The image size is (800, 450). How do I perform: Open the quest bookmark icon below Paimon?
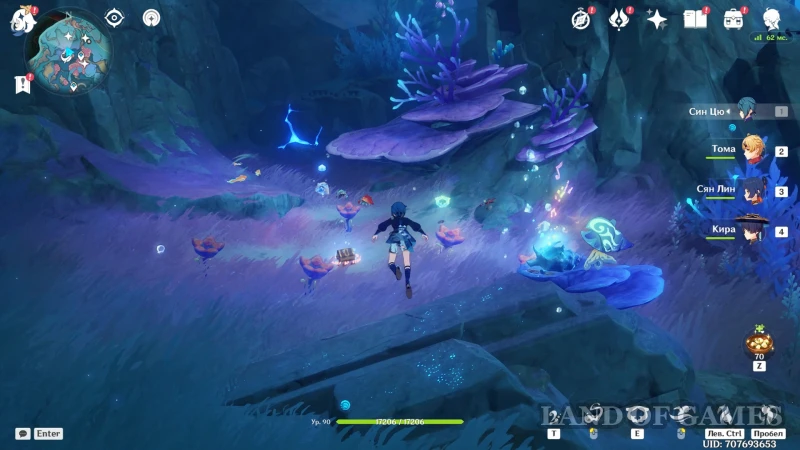[x=23, y=84]
